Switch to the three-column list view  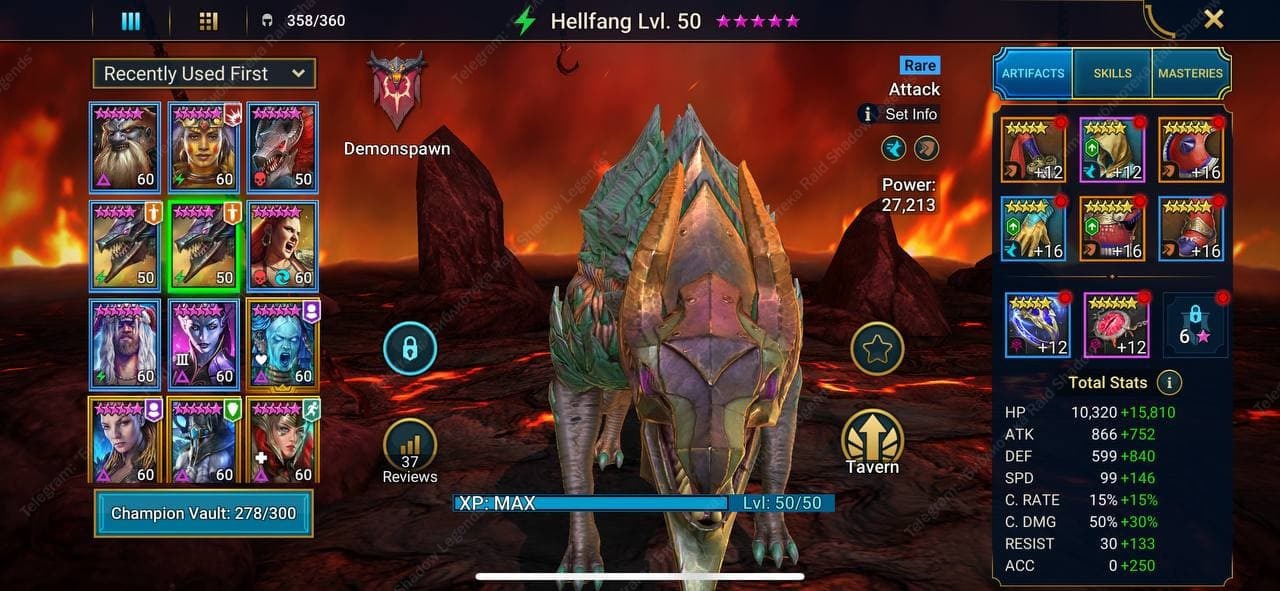(x=130, y=21)
